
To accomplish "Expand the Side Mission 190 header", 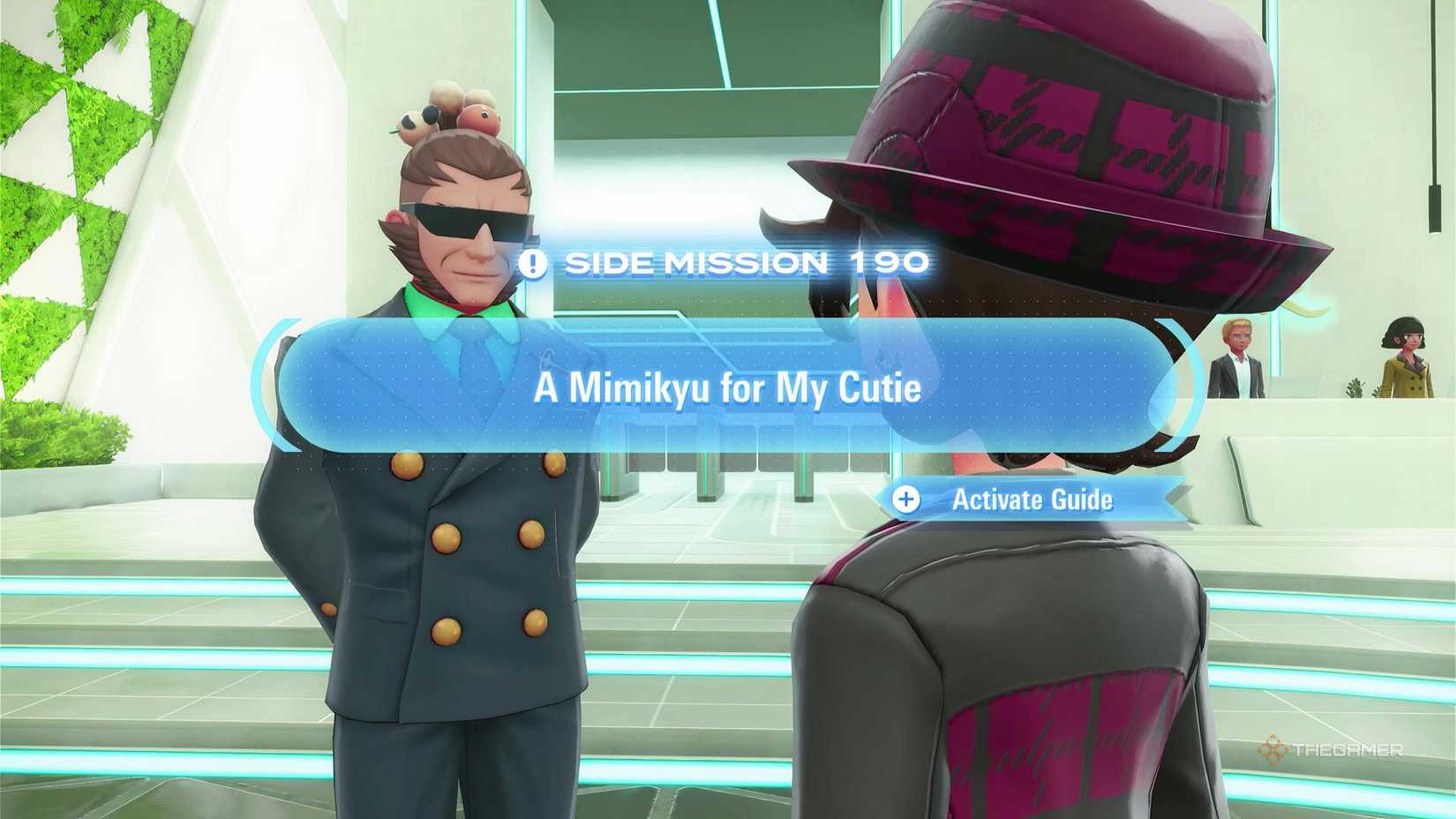I will click(x=746, y=262).
